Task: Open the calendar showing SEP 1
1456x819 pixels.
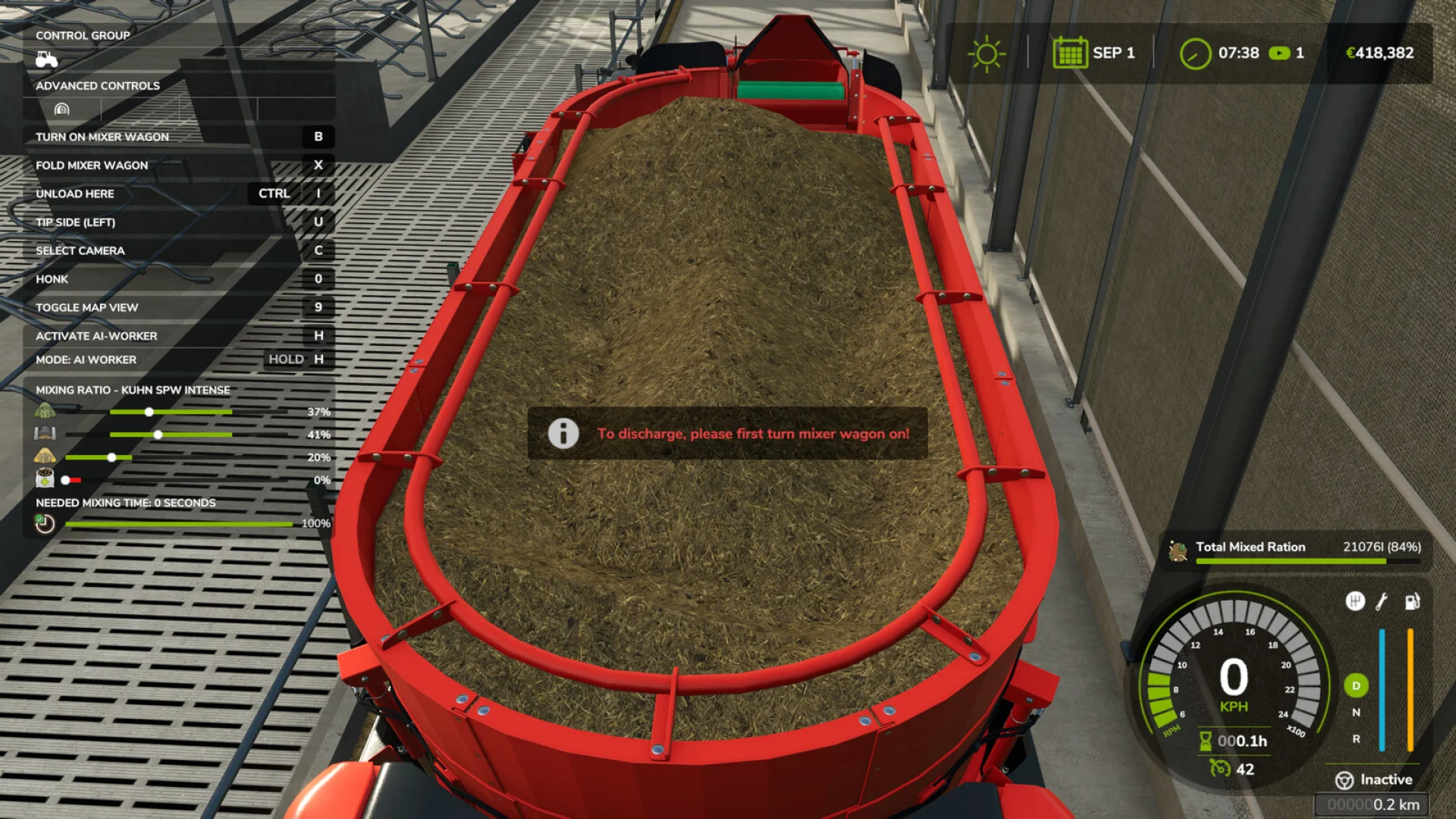Action: click(1069, 53)
